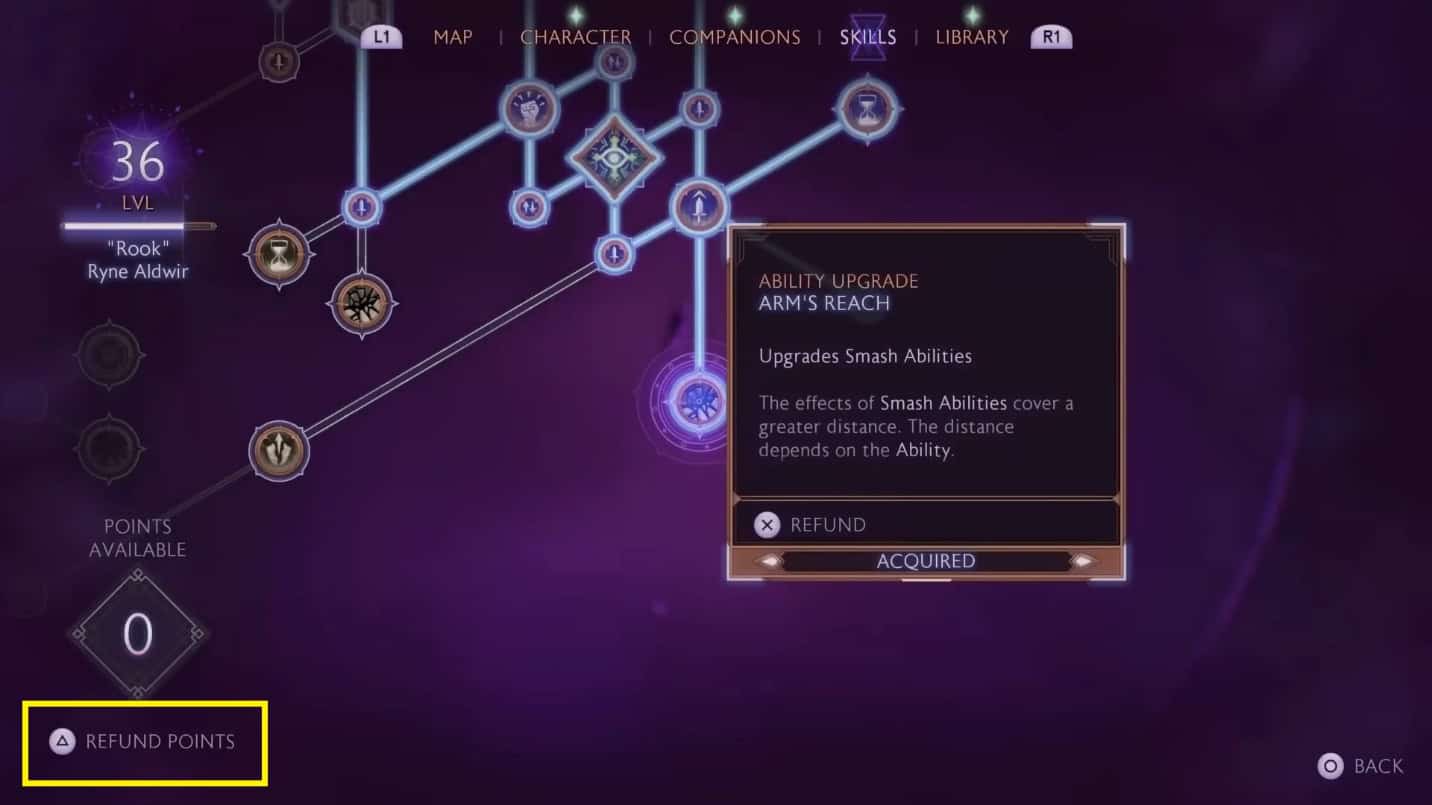Pick the large sword skill node
1432x805 pixels.
tap(699, 207)
